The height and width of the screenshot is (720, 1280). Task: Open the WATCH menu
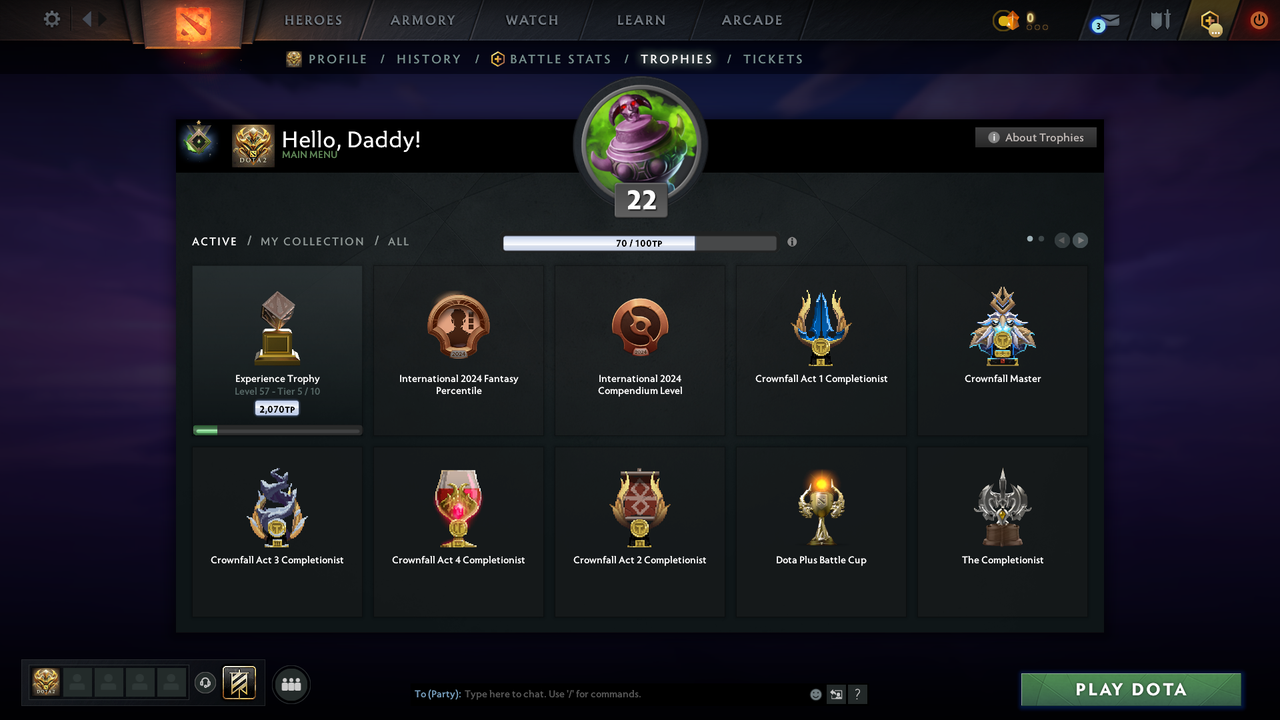(531, 19)
